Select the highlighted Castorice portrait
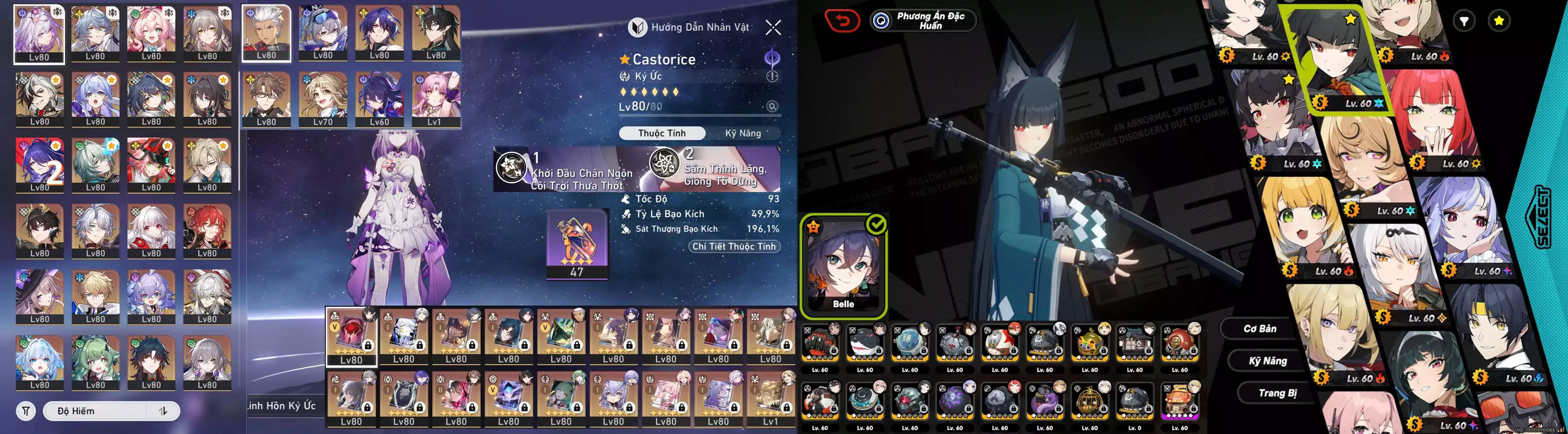 pyautogui.click(x=39, y=34)
